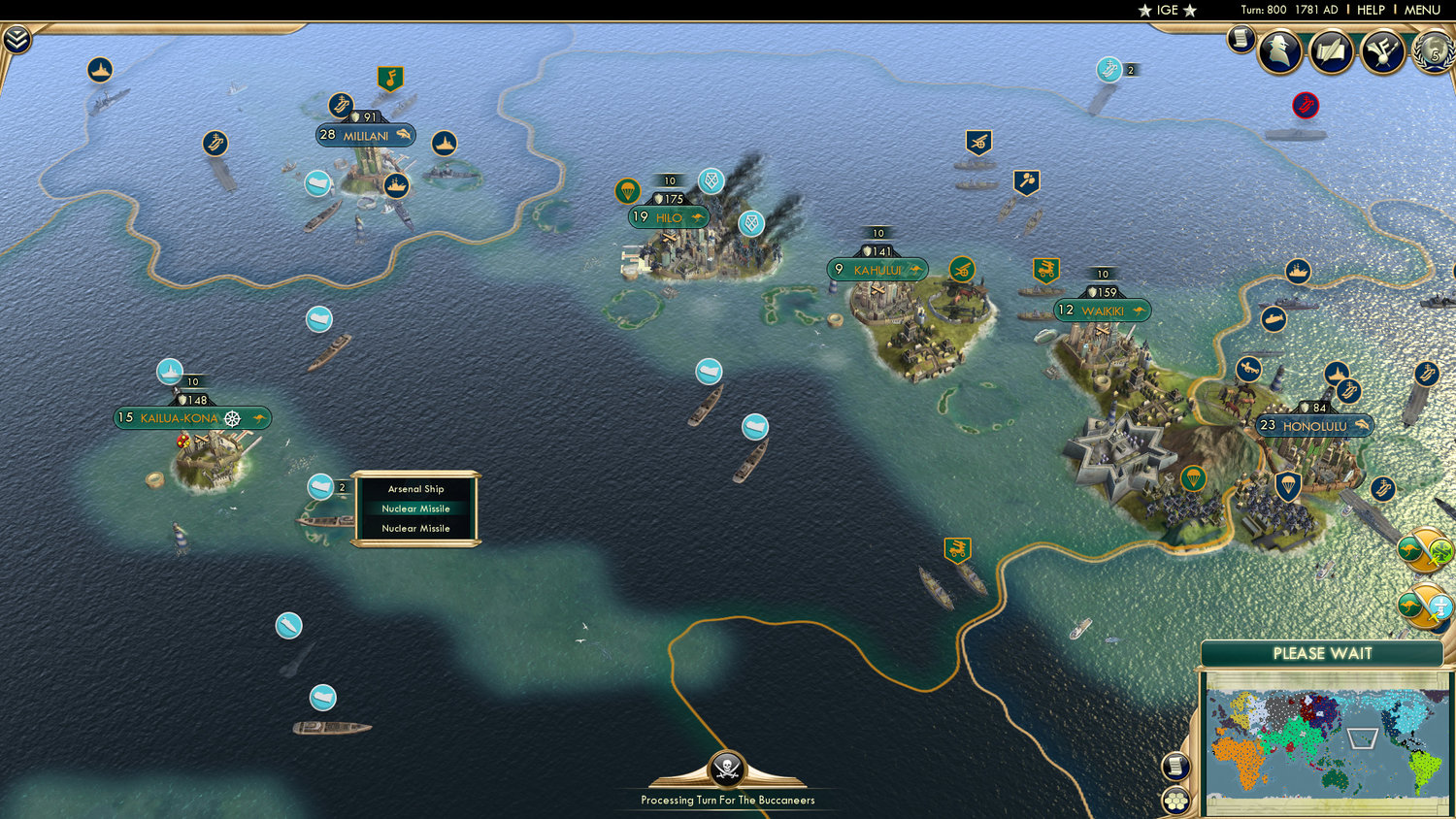Screen dimensions: 1456x819
Task: Select the submarine unit icon left of Honolulu
Action: click(1273, 318)
